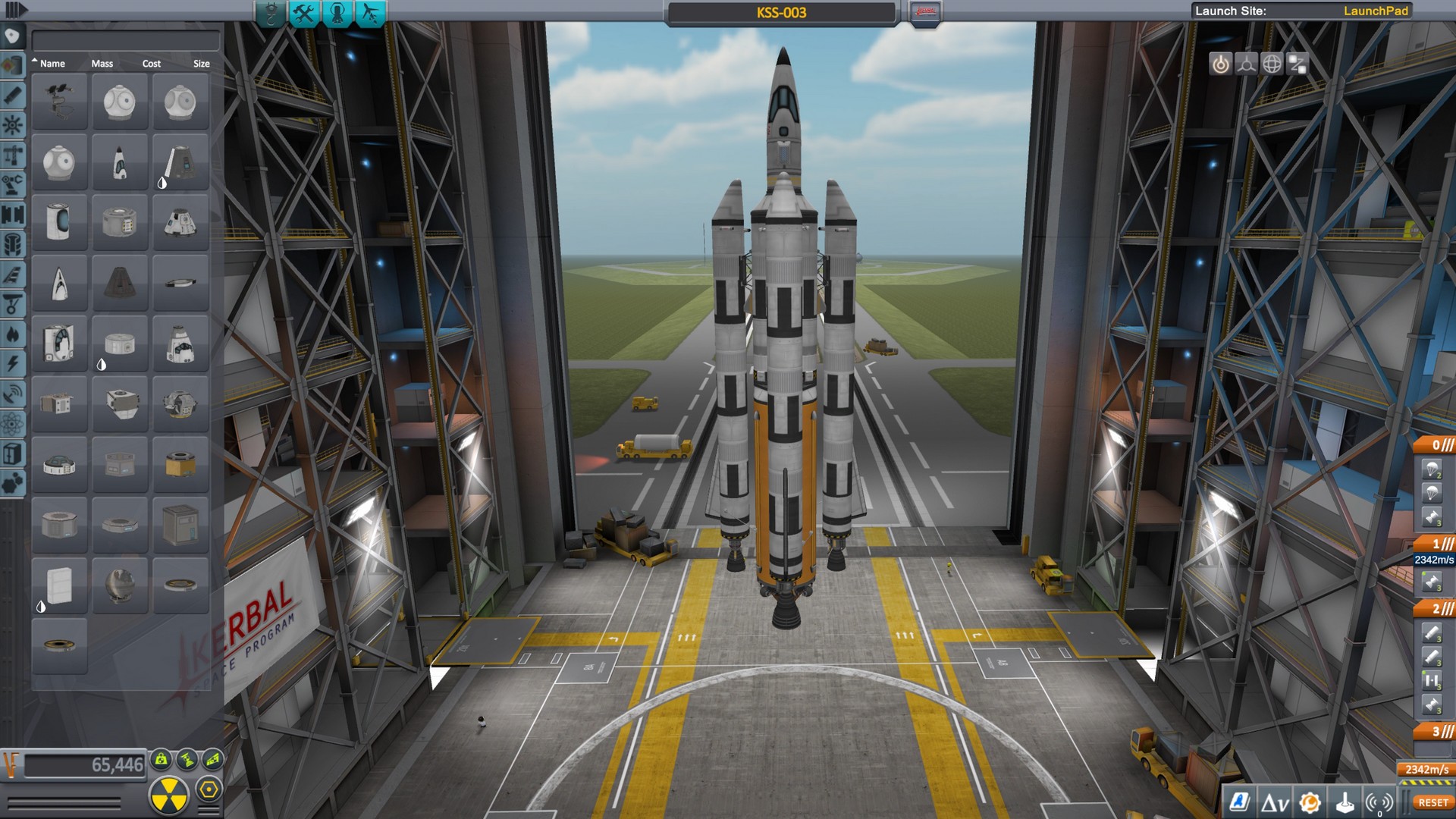This screenshot has height=819, width=1456.
Task: Switch to the Spaceplane Hangar via plane icon
Action: coord(370,12)
